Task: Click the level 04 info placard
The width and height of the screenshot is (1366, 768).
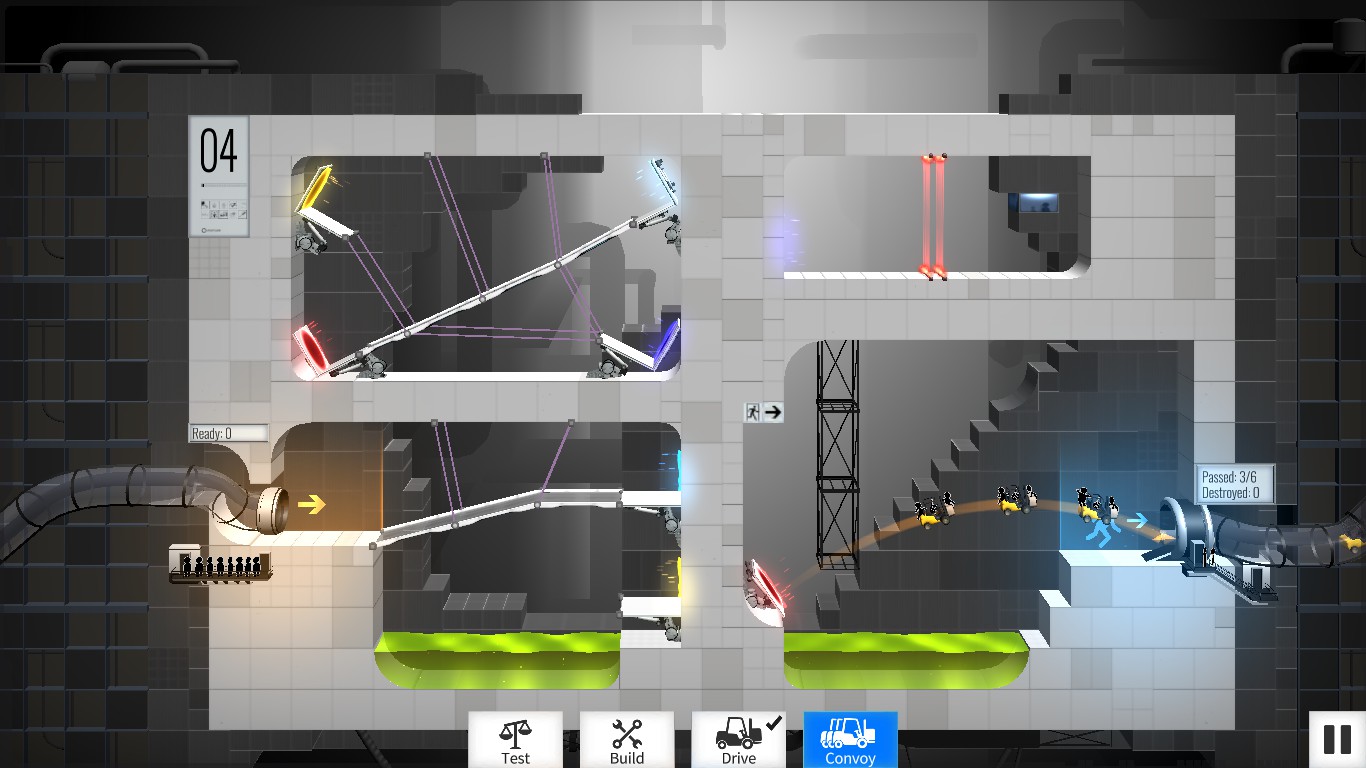Action: coord(218,175)
